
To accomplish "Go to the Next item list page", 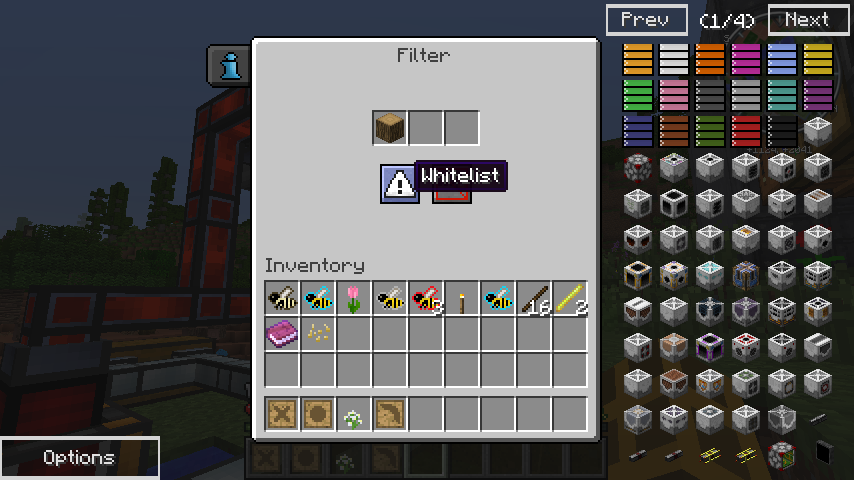I will pos(808,20).
